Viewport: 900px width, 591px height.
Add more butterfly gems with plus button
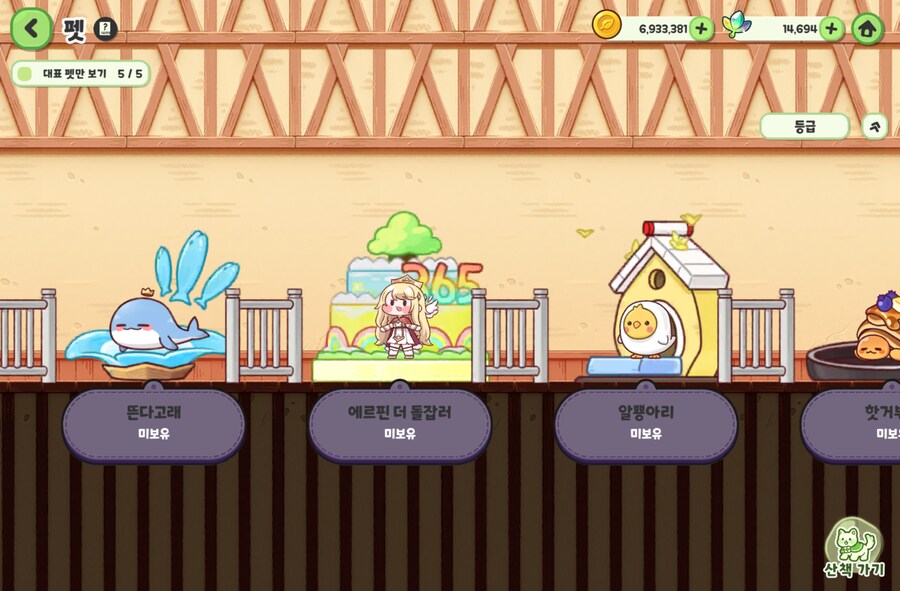(x=832, y=28)
